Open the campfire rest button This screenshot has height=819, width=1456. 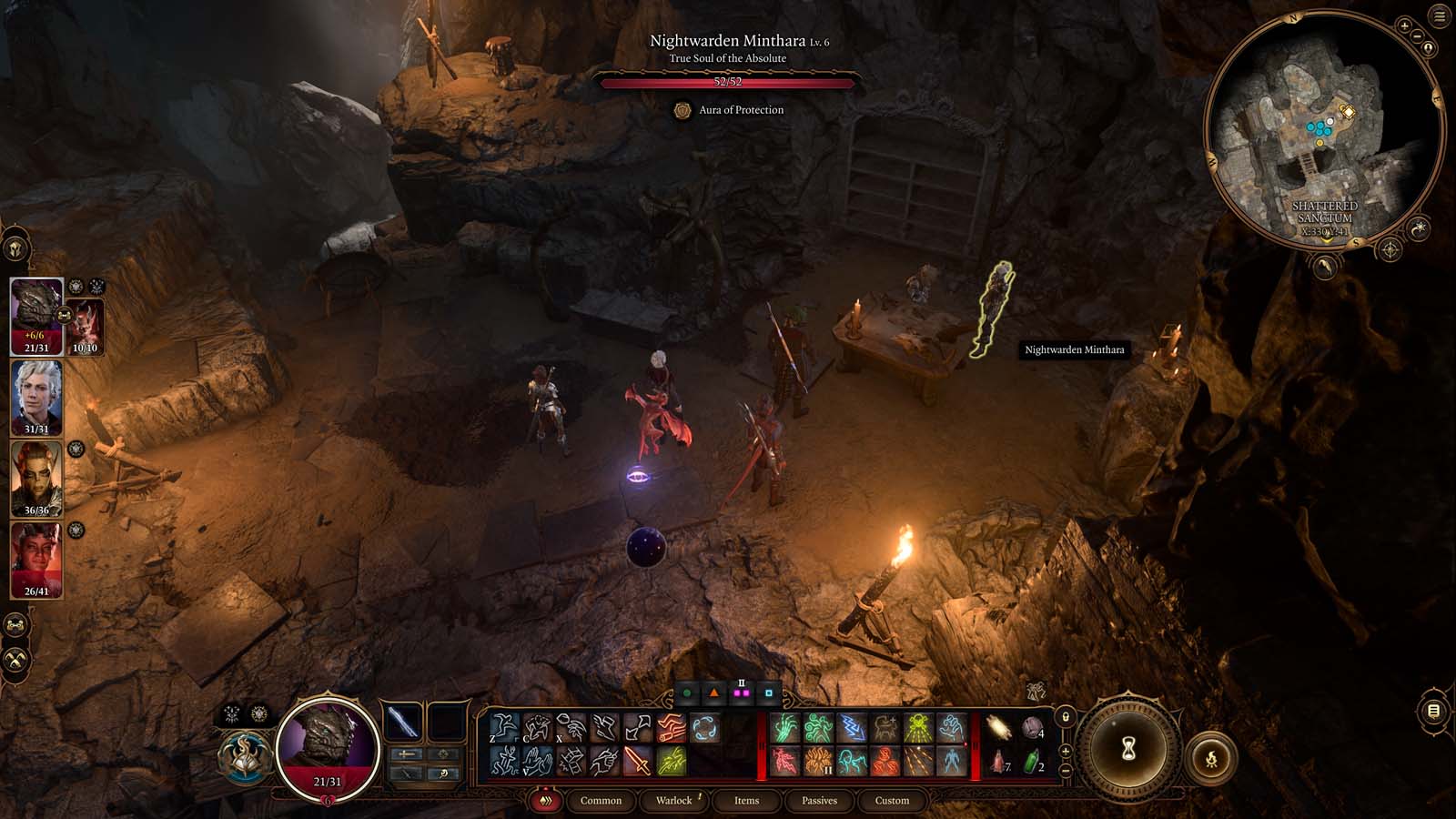(x=1211, y=757)
